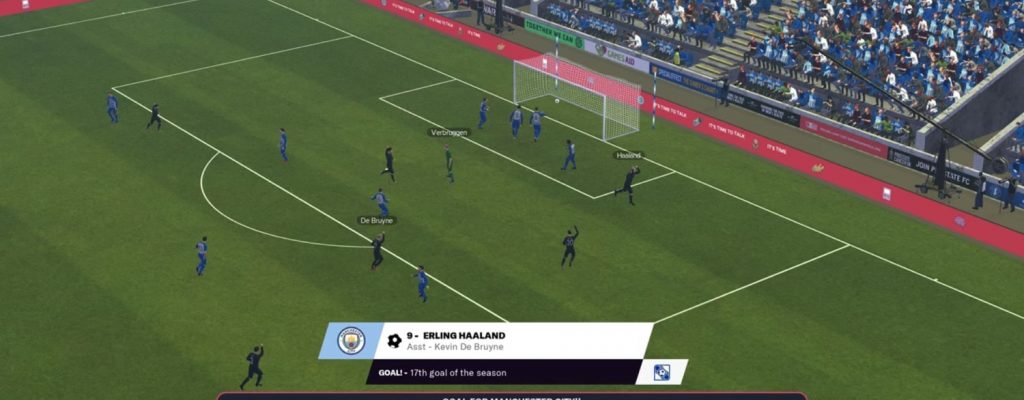Select Erling Haaland's name in the goal banner
This screenshot has height=400, width=1024.
[x=463, y=336]
